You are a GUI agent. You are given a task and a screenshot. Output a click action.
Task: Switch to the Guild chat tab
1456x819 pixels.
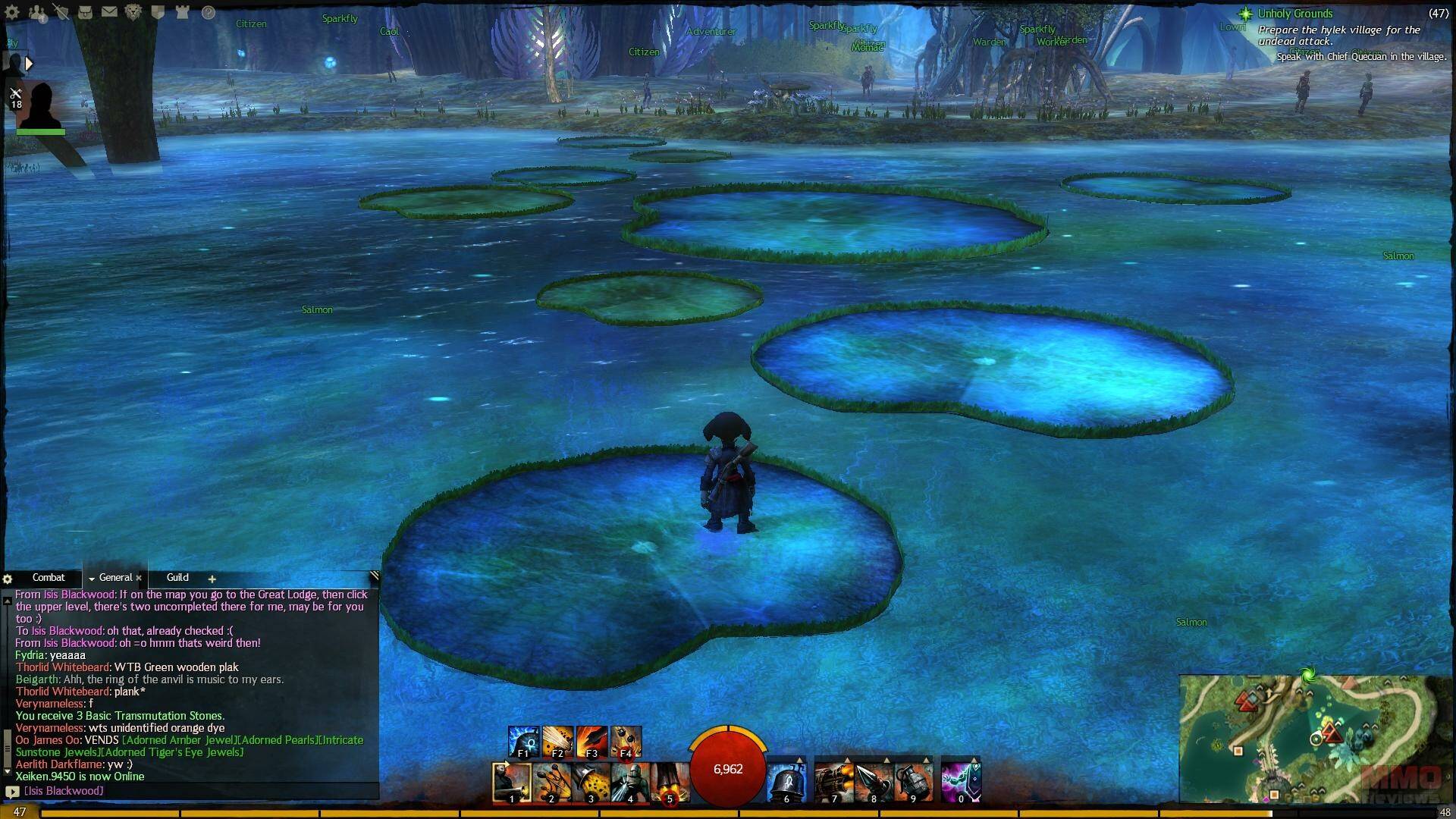[177, 578]
